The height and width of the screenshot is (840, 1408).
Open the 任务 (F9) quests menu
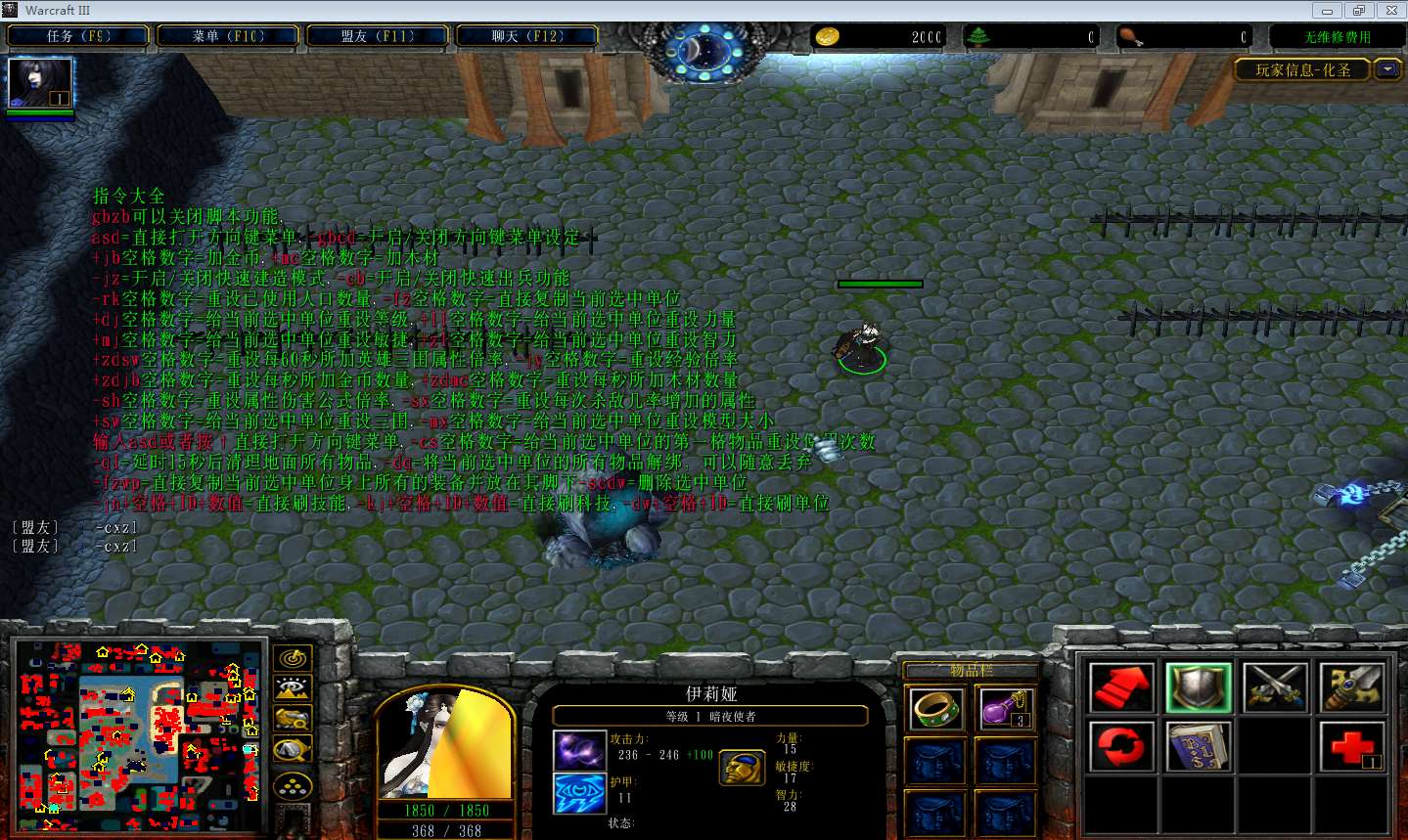78,36
